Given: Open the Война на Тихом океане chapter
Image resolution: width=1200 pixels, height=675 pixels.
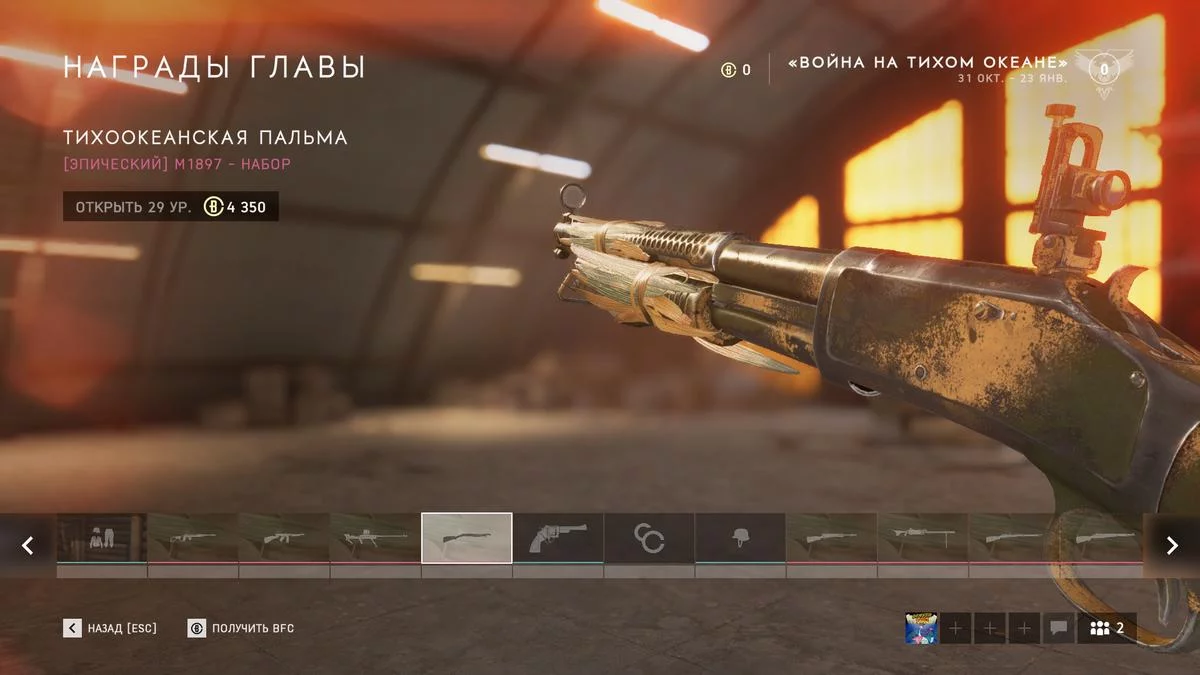Looking at the screenshot, I should [928, 64].
